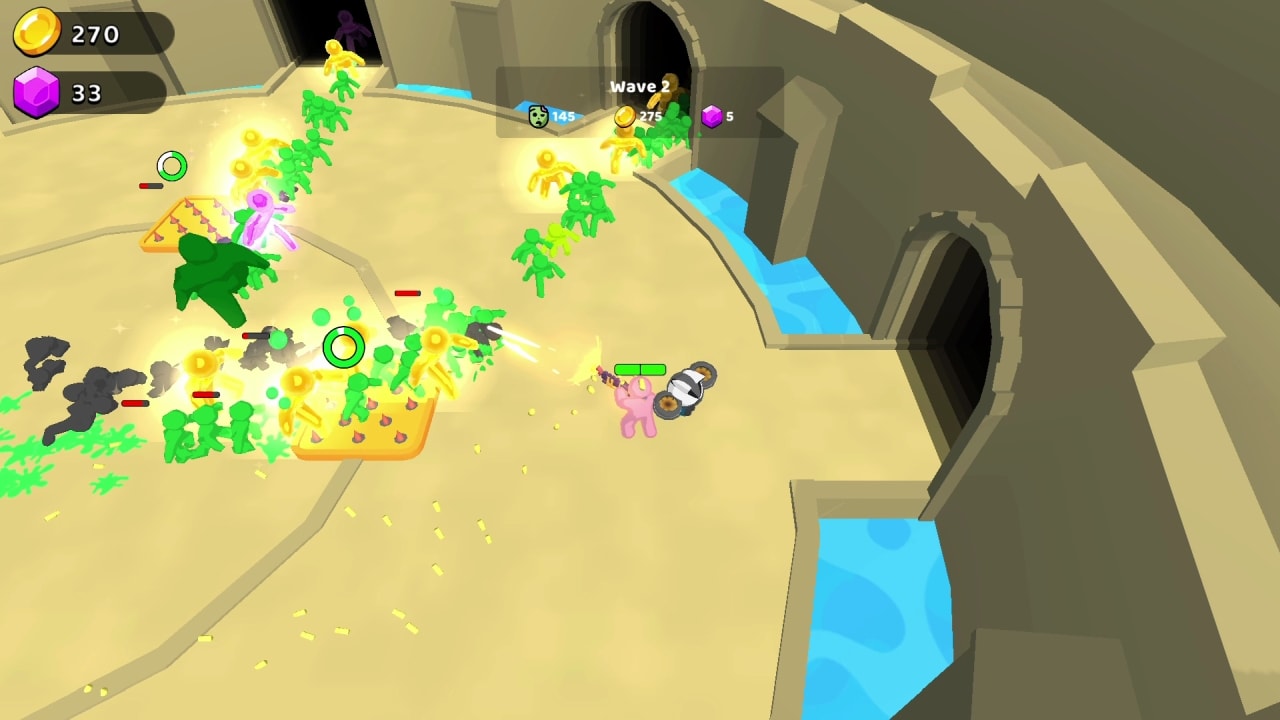Click the Wave 2 header panel
This screenshot has height=720, width=1280.
pyautogui.click(x=638, y=87)
